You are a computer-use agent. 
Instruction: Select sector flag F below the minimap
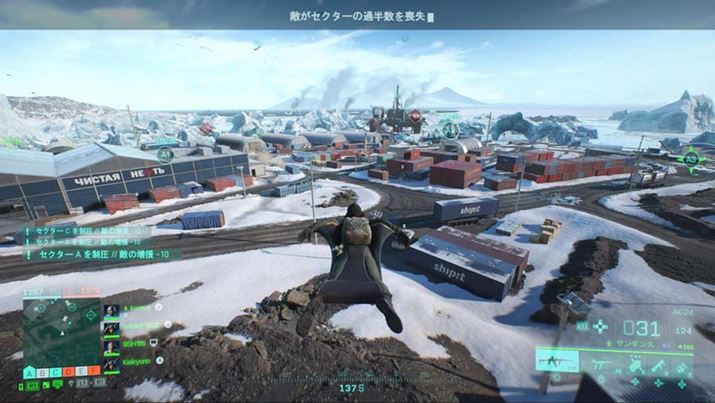93,371
